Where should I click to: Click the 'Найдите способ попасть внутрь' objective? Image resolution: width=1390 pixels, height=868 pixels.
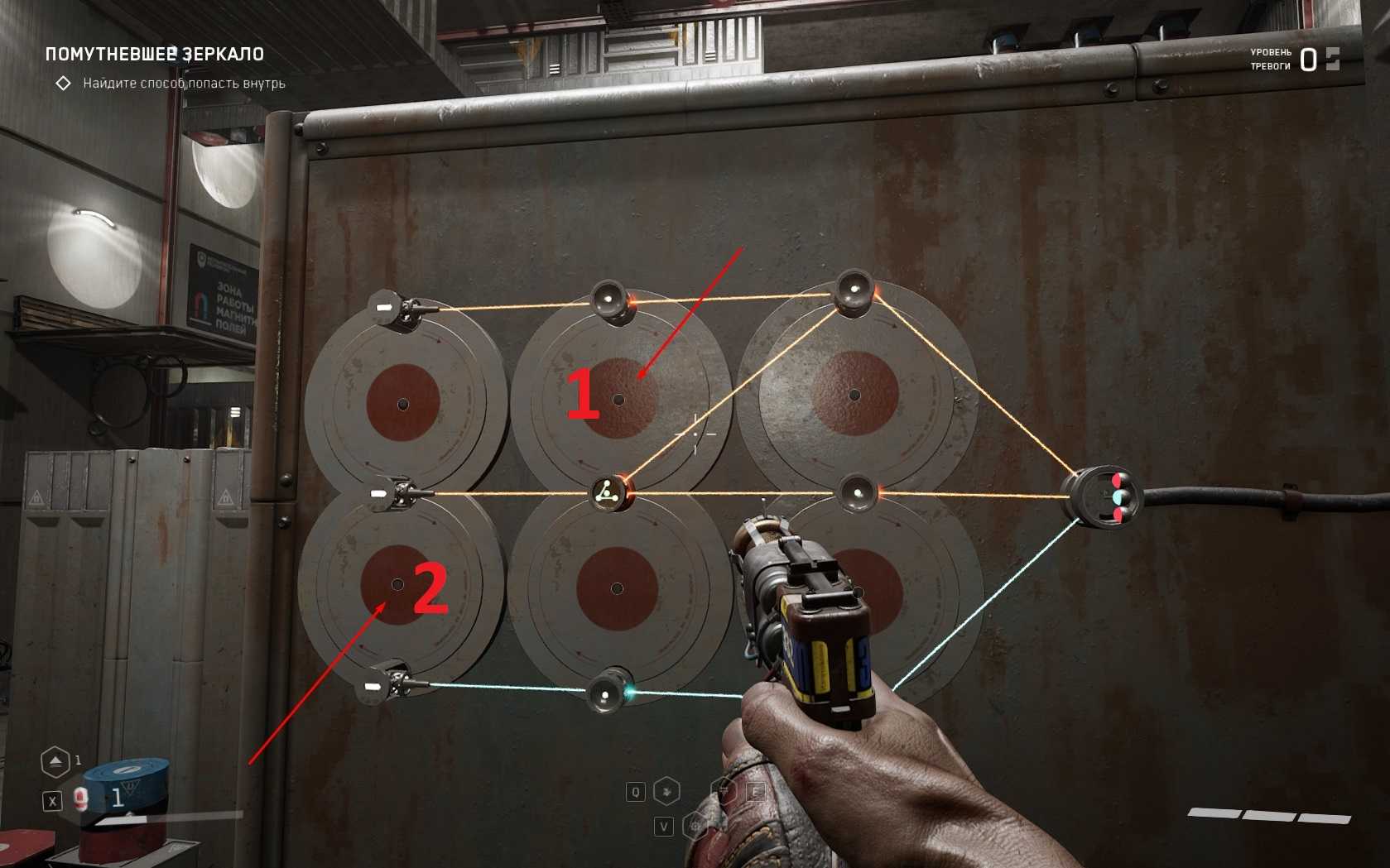(184, 84)
